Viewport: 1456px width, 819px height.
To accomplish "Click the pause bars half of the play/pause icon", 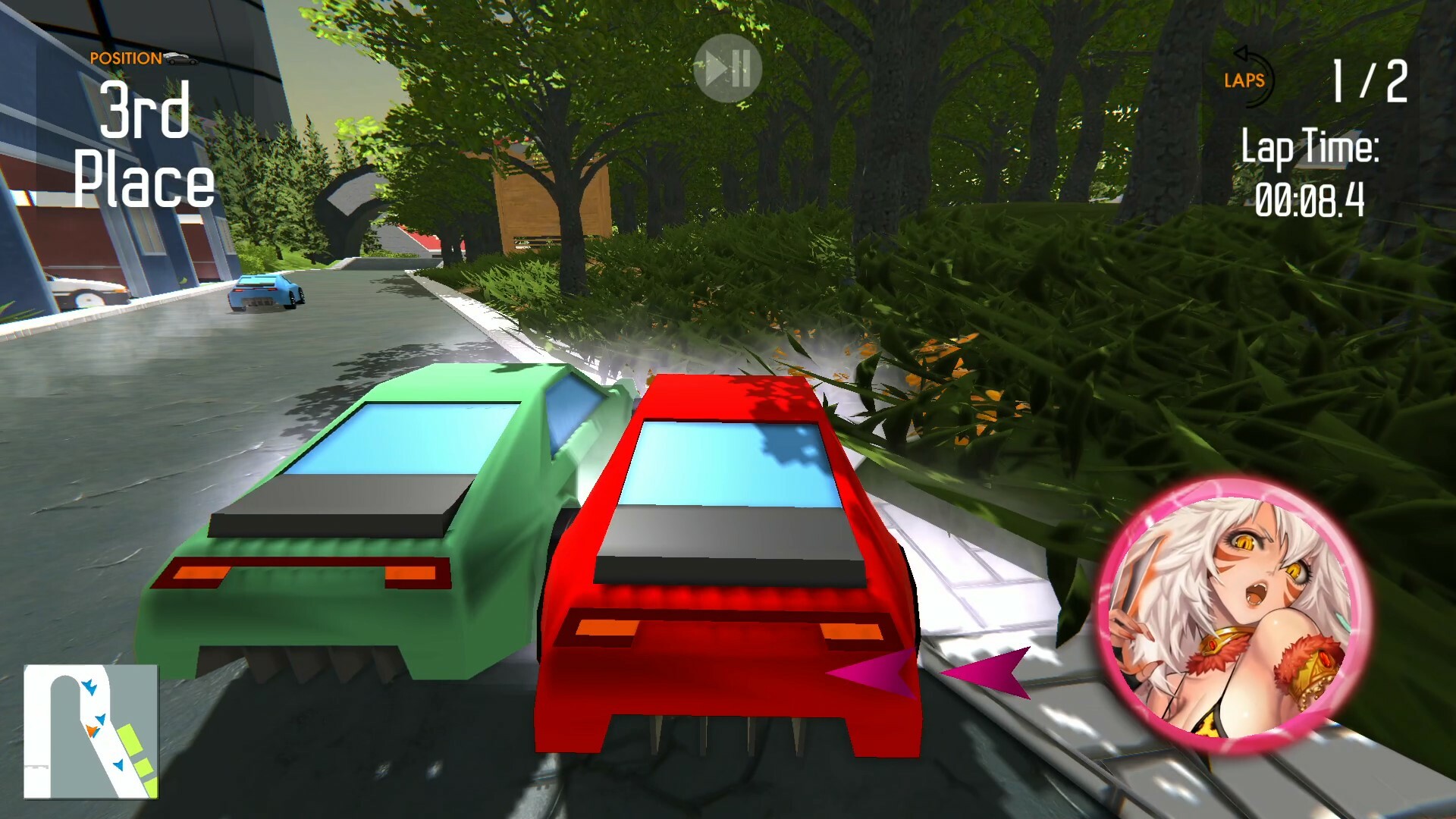I will (x=741, y=68).
